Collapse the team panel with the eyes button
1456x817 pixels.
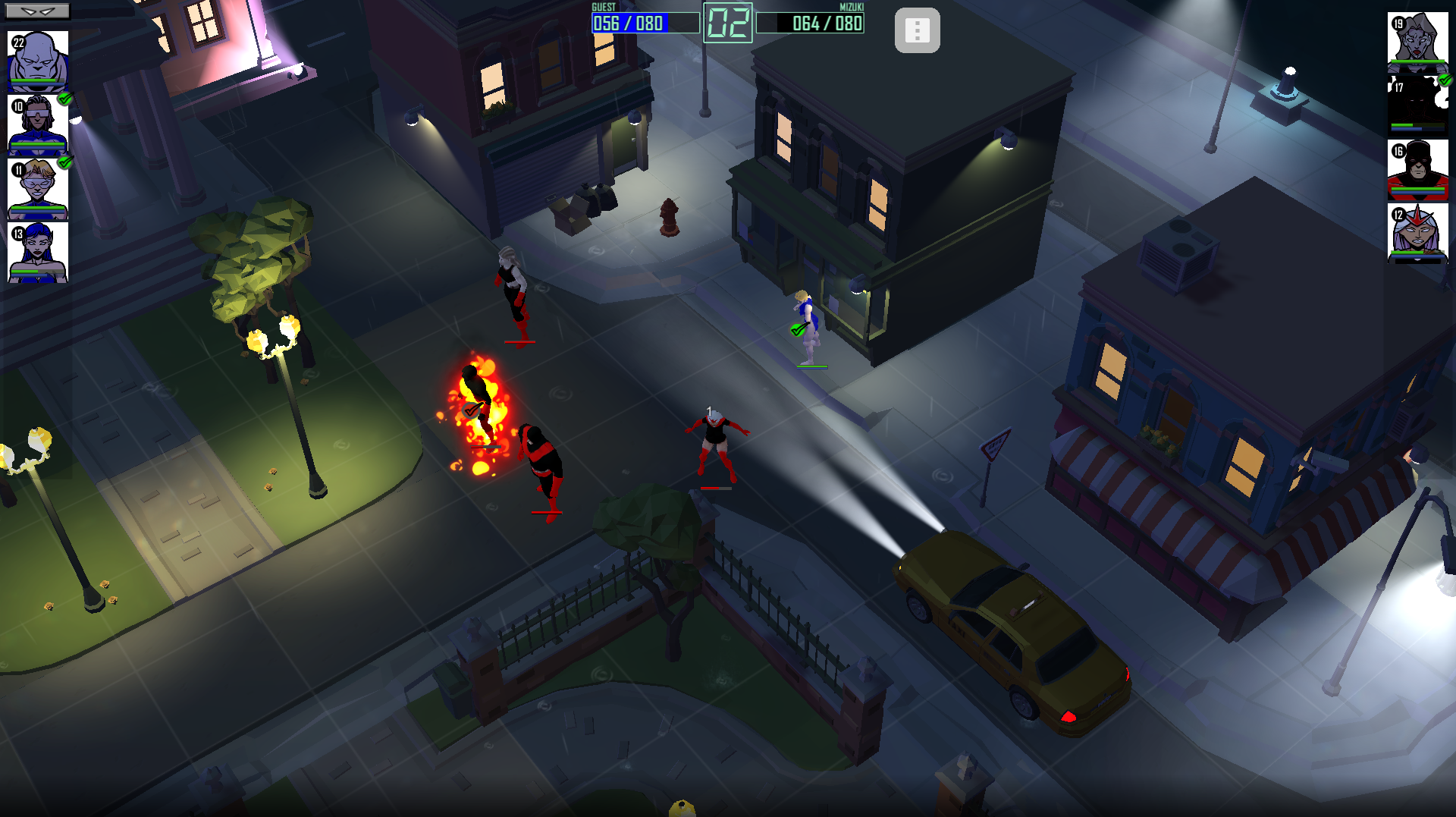(x=38, y=11)
